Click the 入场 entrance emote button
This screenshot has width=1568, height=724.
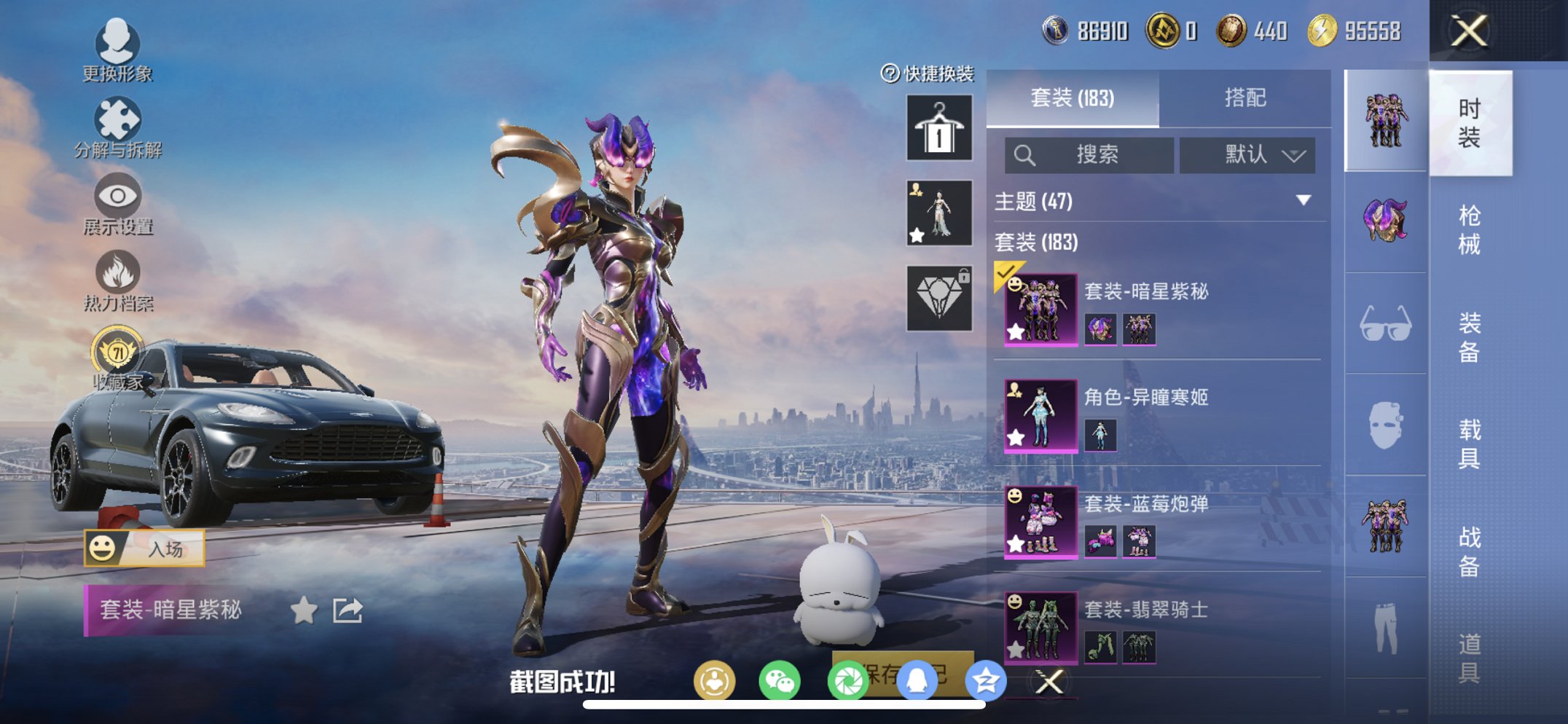(144, 548)
